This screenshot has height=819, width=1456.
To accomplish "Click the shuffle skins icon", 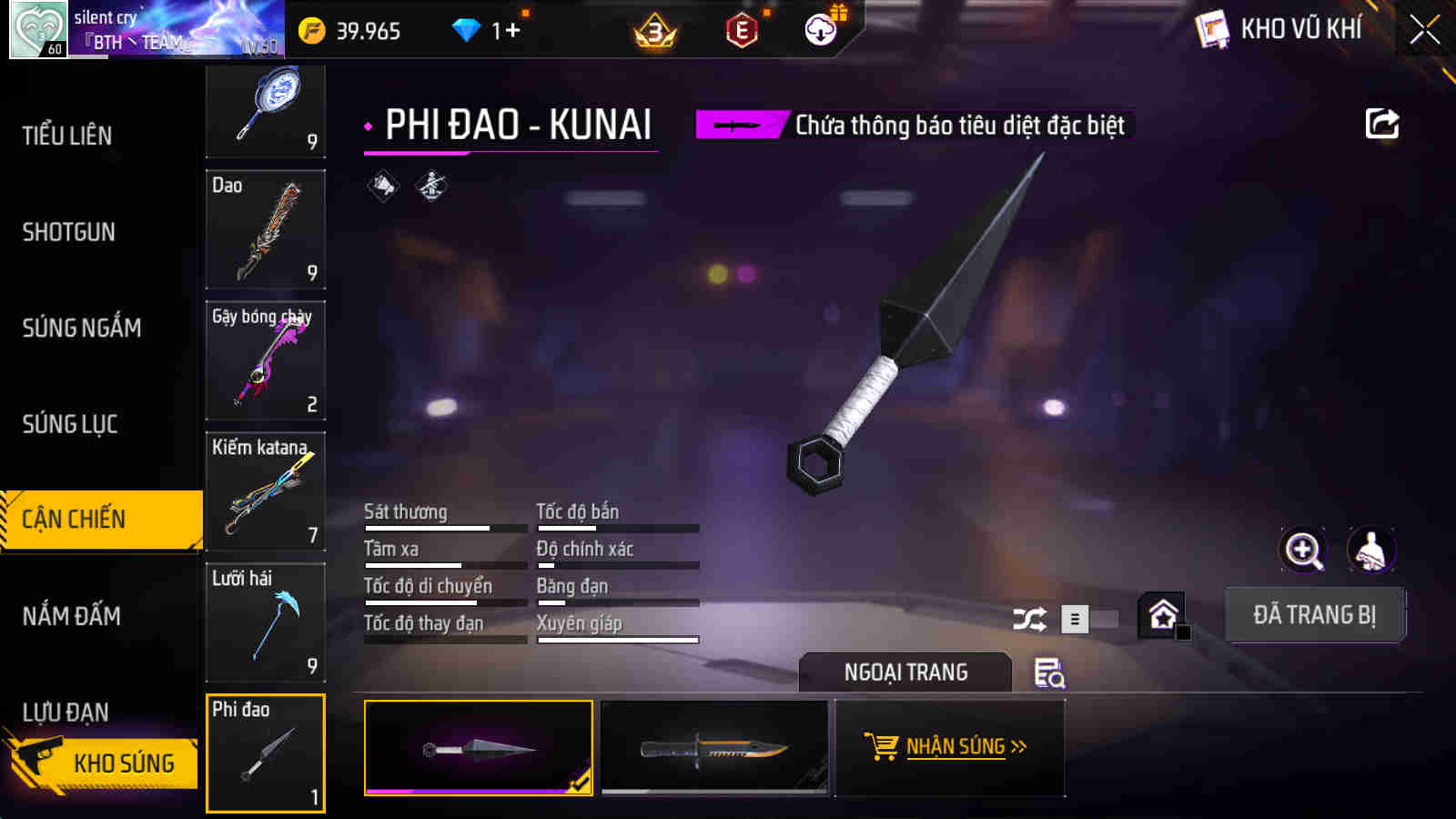I will 1030,617.
